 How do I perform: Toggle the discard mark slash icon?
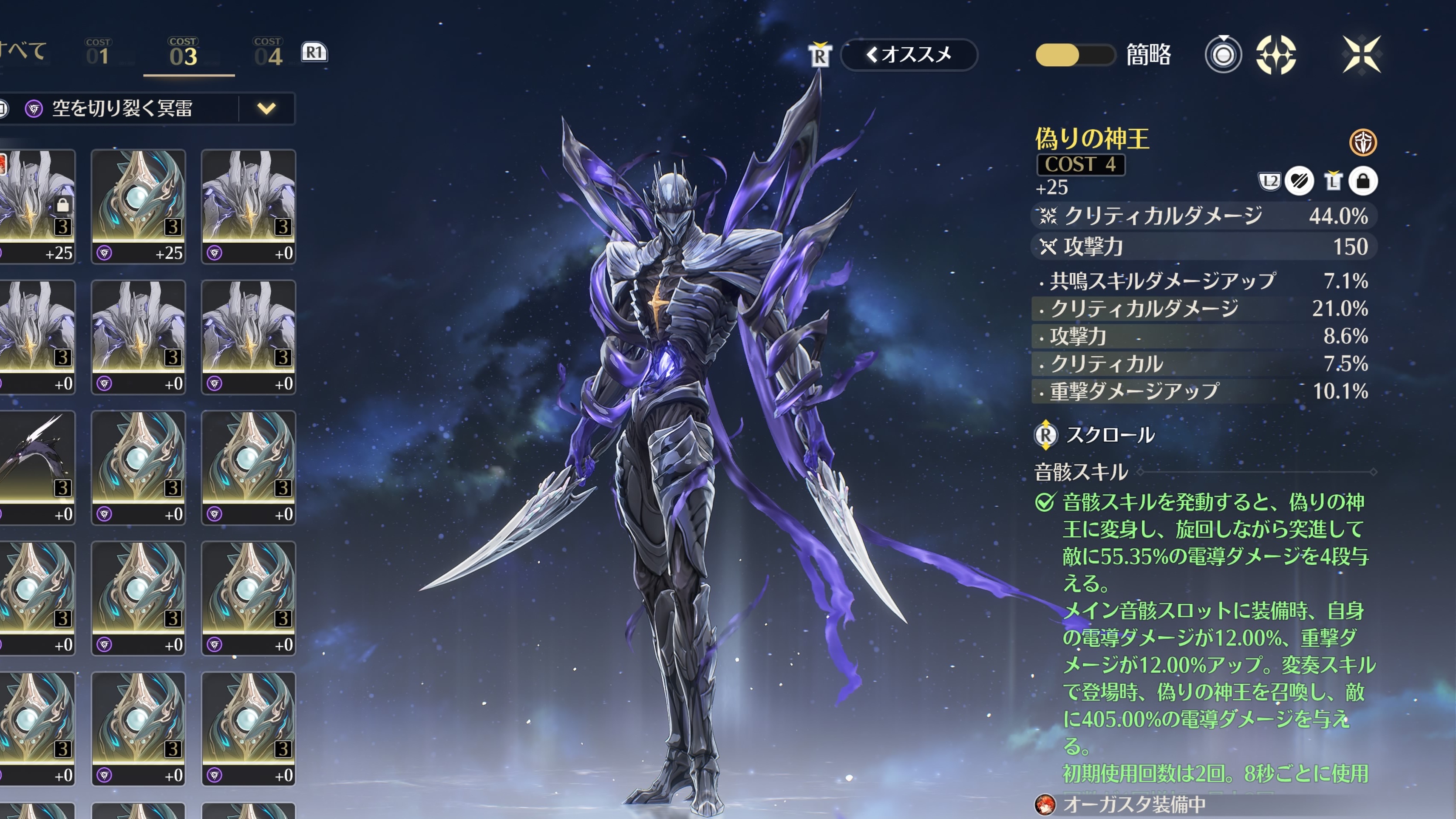click(x=1299, y=181)
